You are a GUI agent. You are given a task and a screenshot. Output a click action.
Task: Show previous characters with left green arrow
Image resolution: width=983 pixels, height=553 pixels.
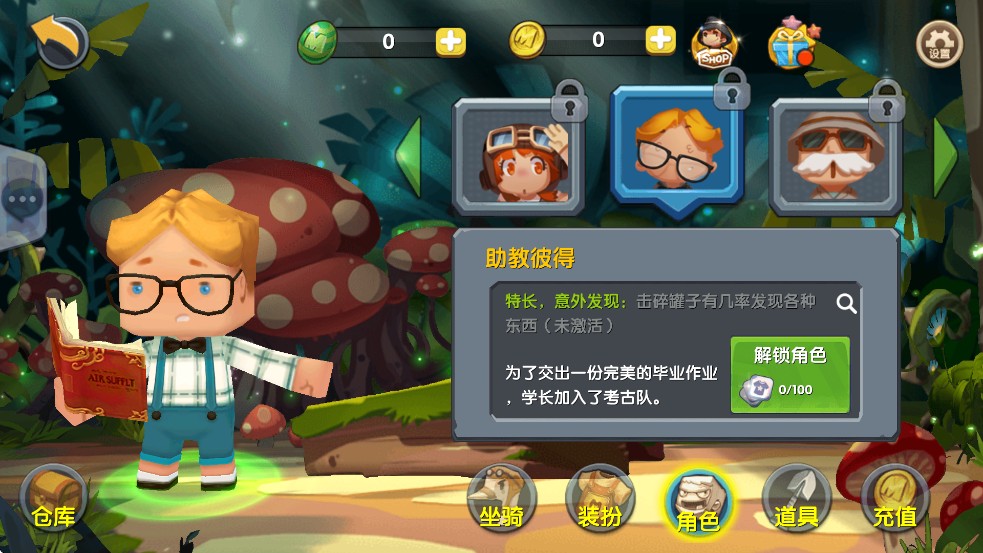pyautogui.click(x=410, y=157)
